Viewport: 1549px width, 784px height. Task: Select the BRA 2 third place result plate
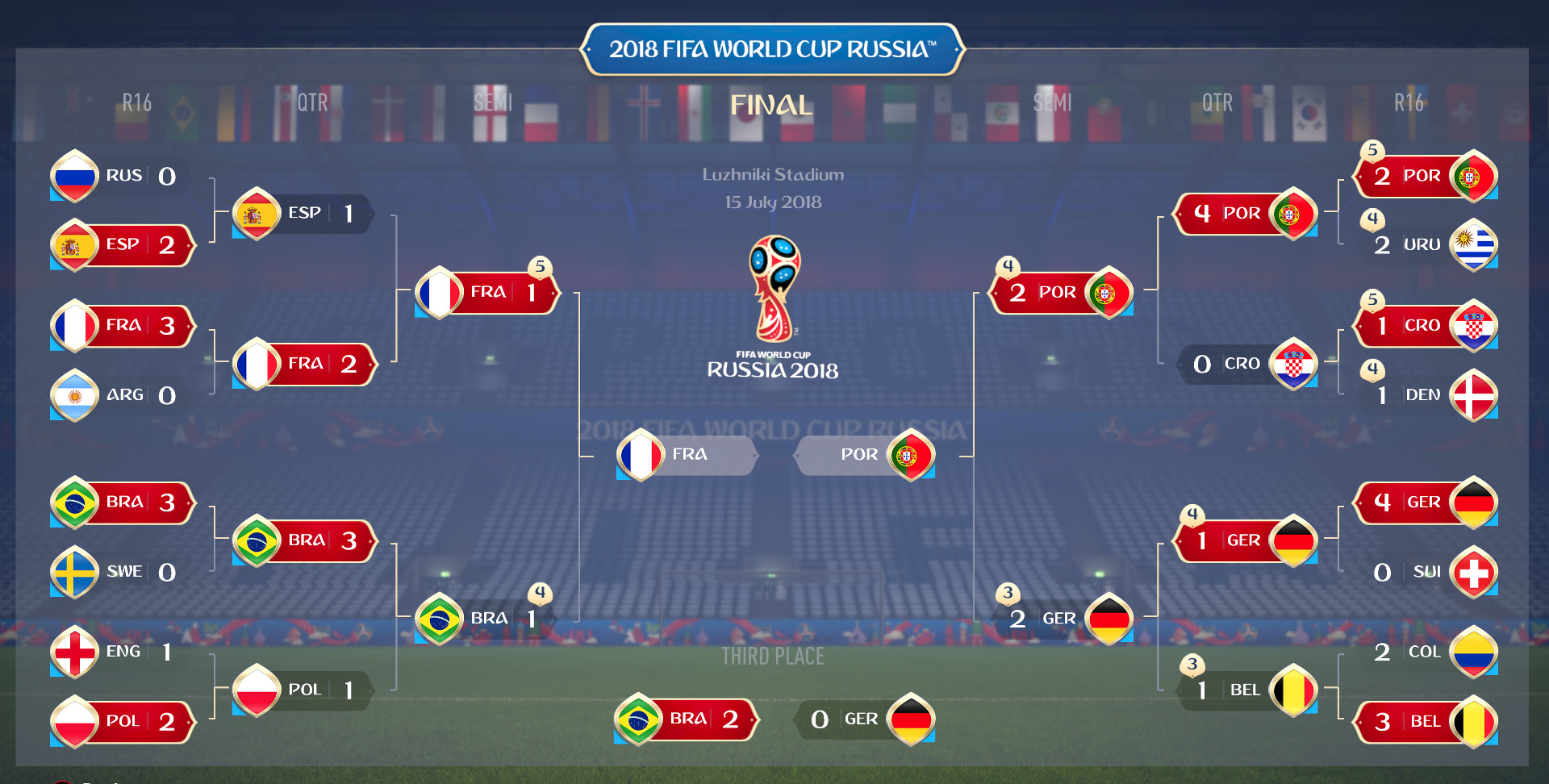click(x=684, y=719)
